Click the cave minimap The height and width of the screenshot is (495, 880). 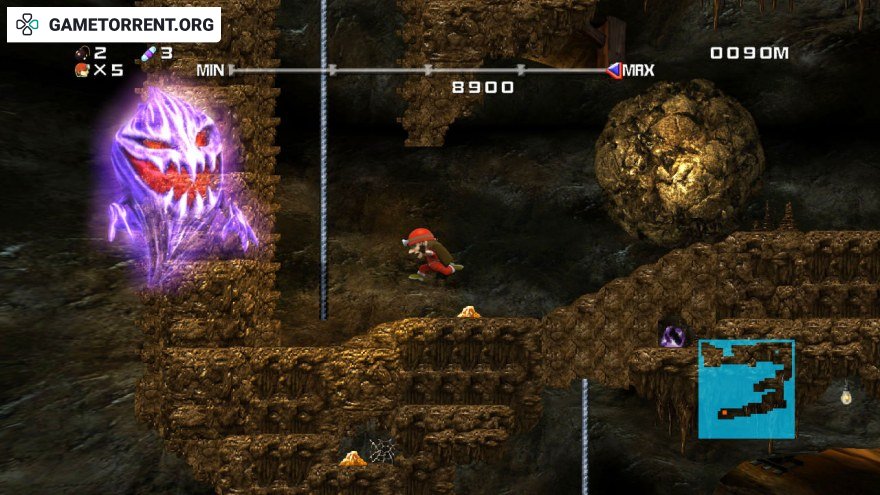[x=746, y=389]
